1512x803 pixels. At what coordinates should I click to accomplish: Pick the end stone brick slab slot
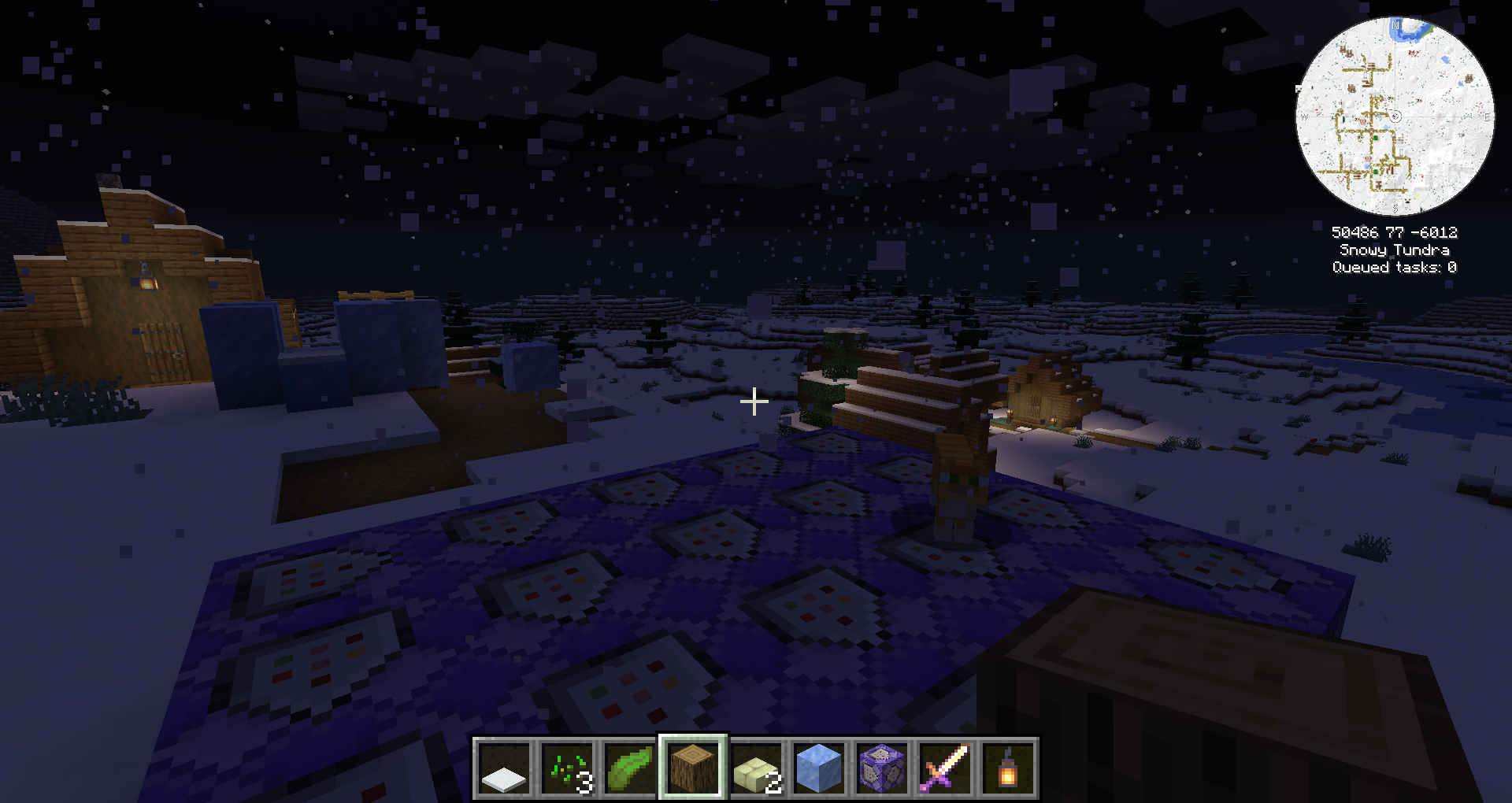756,768
